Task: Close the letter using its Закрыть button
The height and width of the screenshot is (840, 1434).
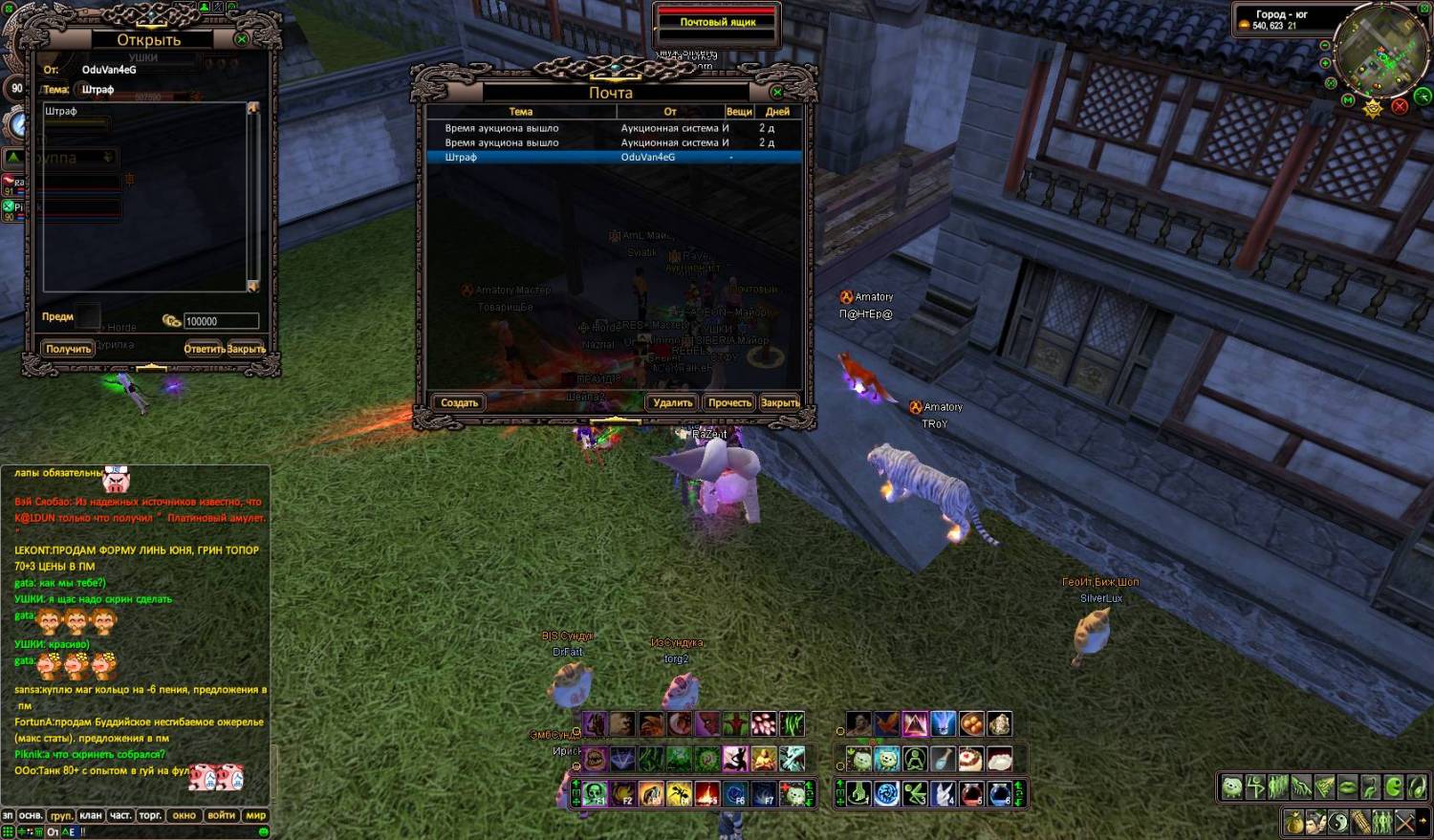Action: 247,349
